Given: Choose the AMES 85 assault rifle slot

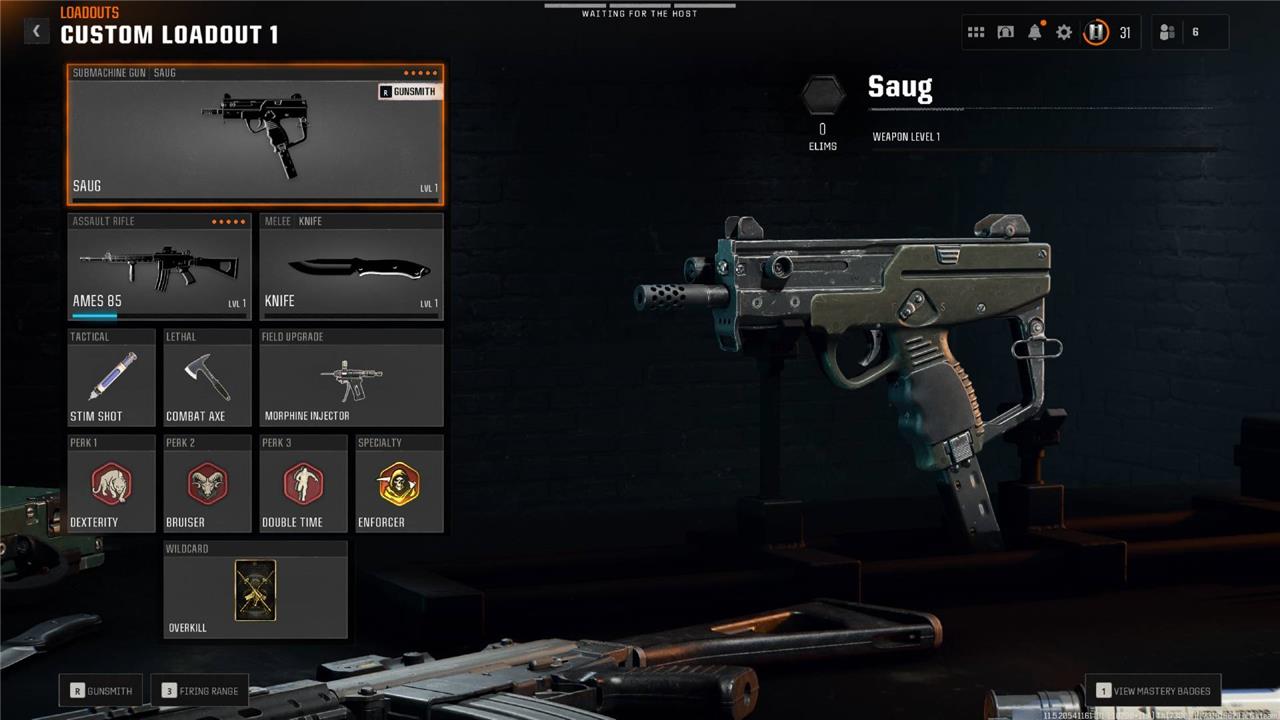Looking at the screenshot, I should pyautogui.click(x=159, y=267).
